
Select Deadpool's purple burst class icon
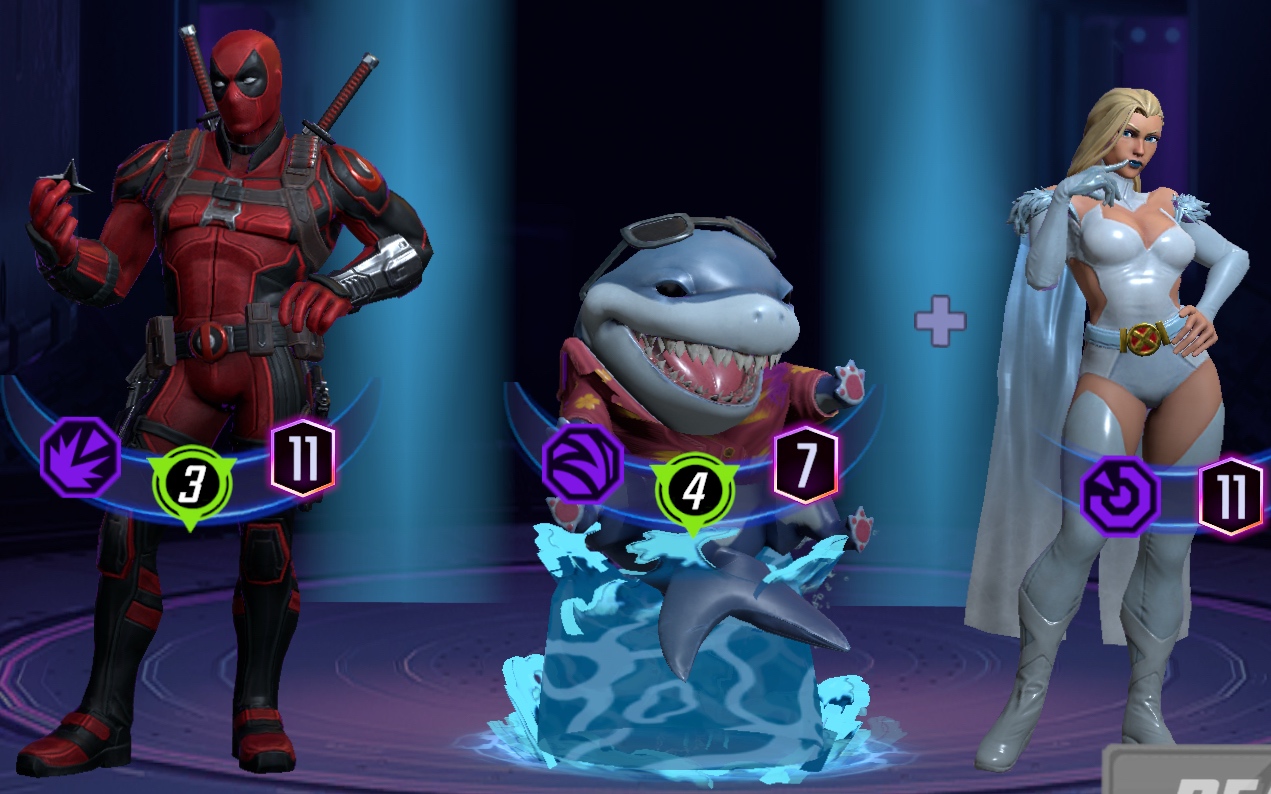80,458
